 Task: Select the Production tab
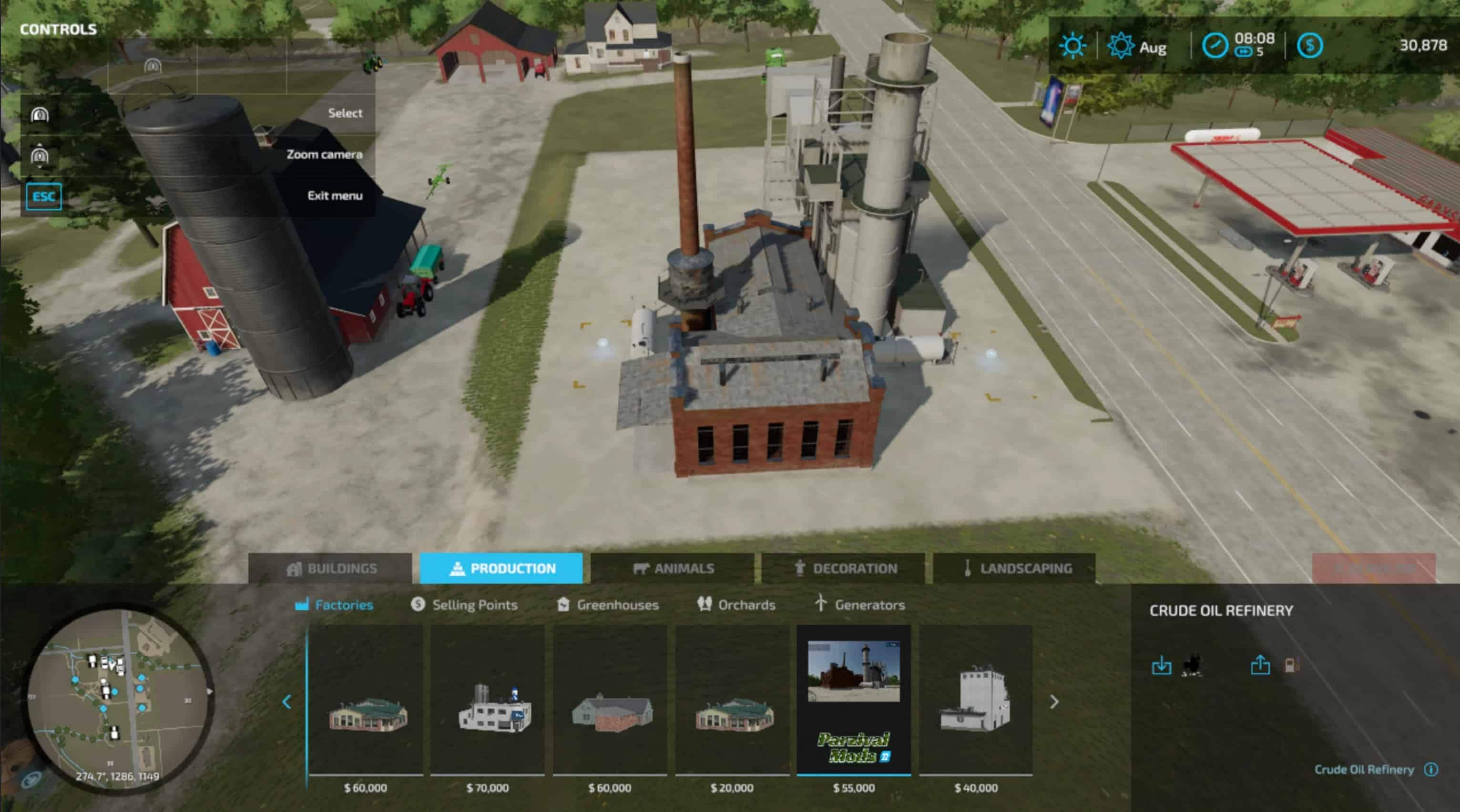click(501, 568)
